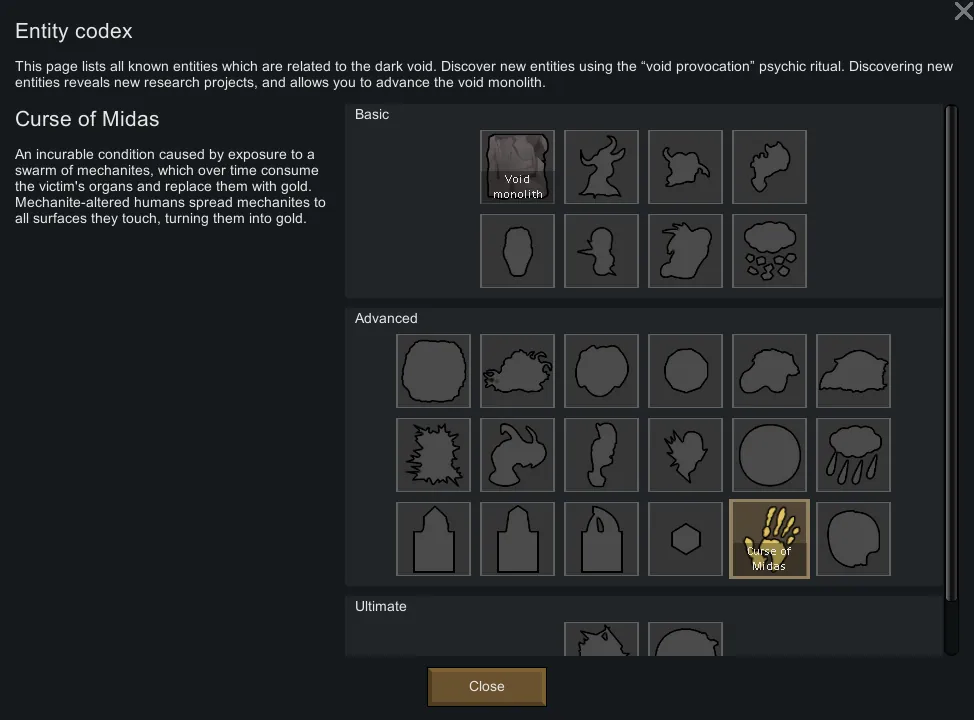974x720 pixels.
Task: Click the X in the top corner
Action: [963, 11]
